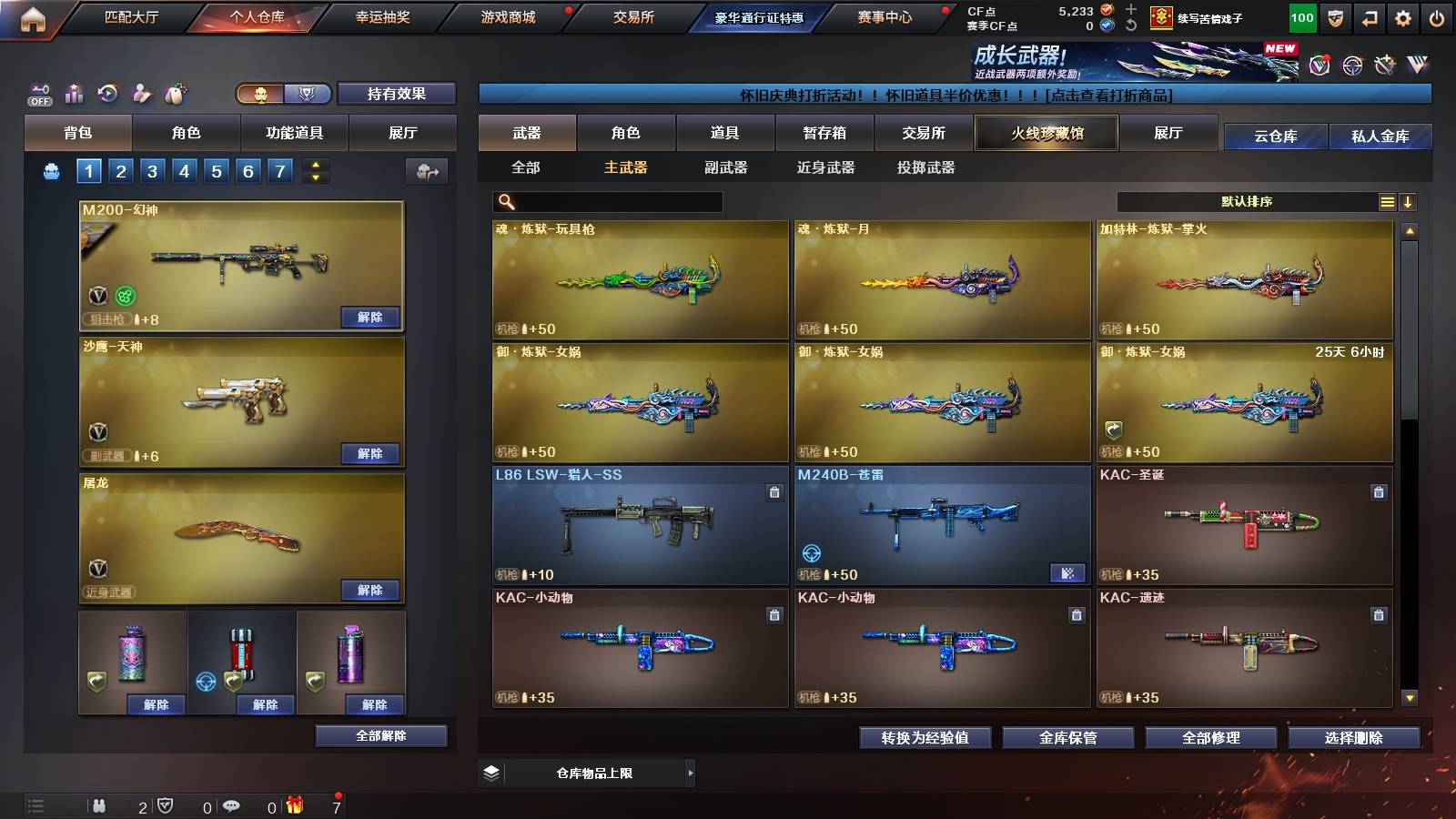Toggle the OFF key switch in left toolbar
1456x819 pixels.
click(38, 94)
